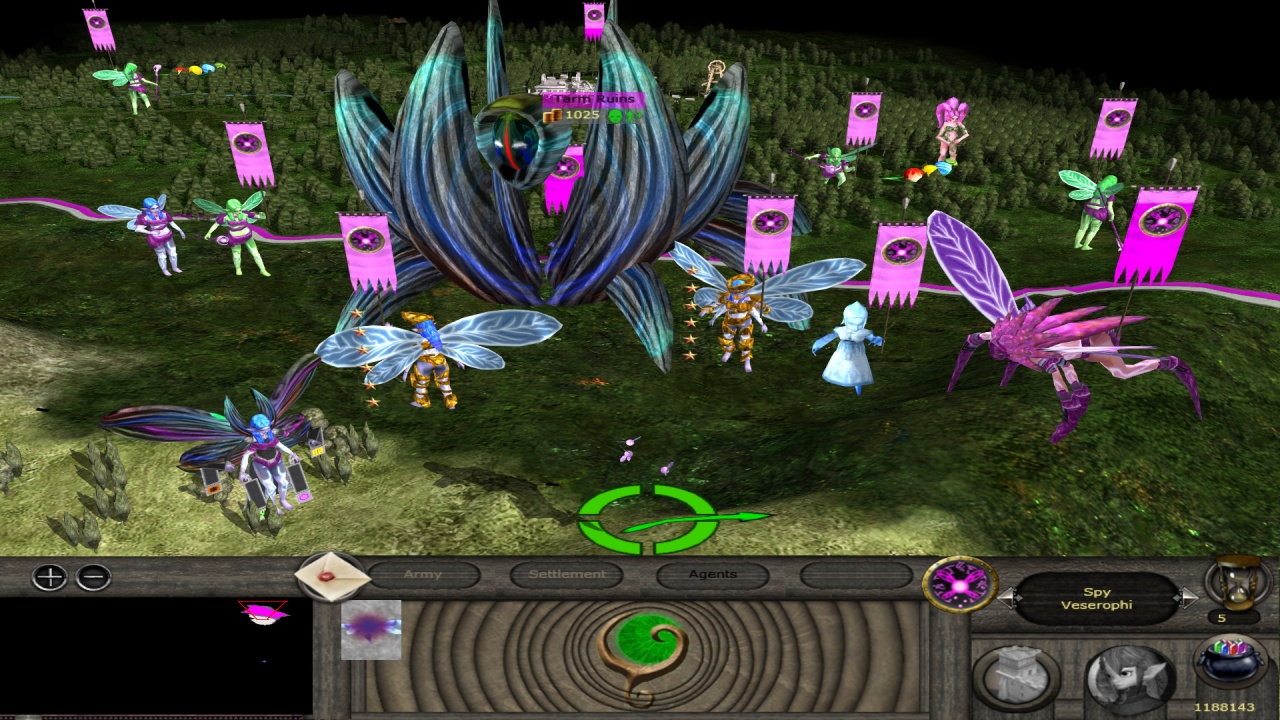Viewport: 1280px width, 720px height.
Task: Select the spy unit card
Action: [371, 630]
